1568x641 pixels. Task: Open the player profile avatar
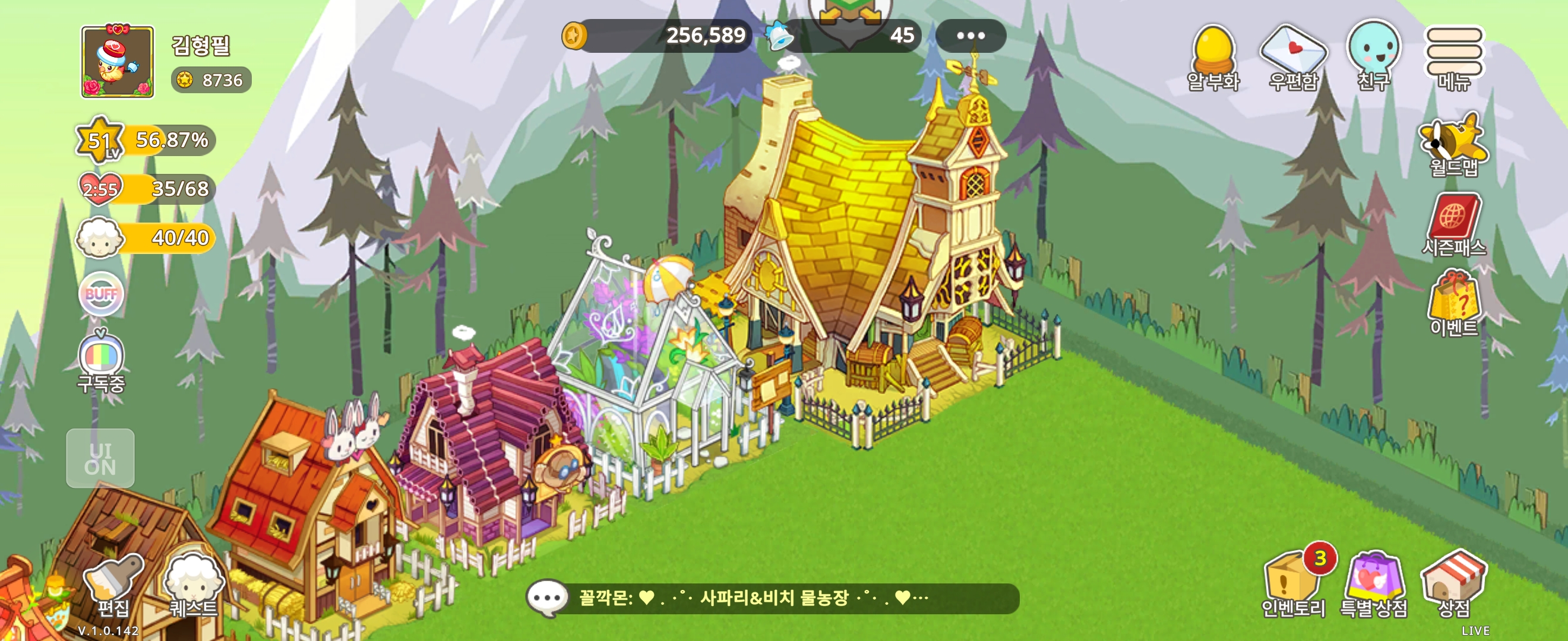118,61
